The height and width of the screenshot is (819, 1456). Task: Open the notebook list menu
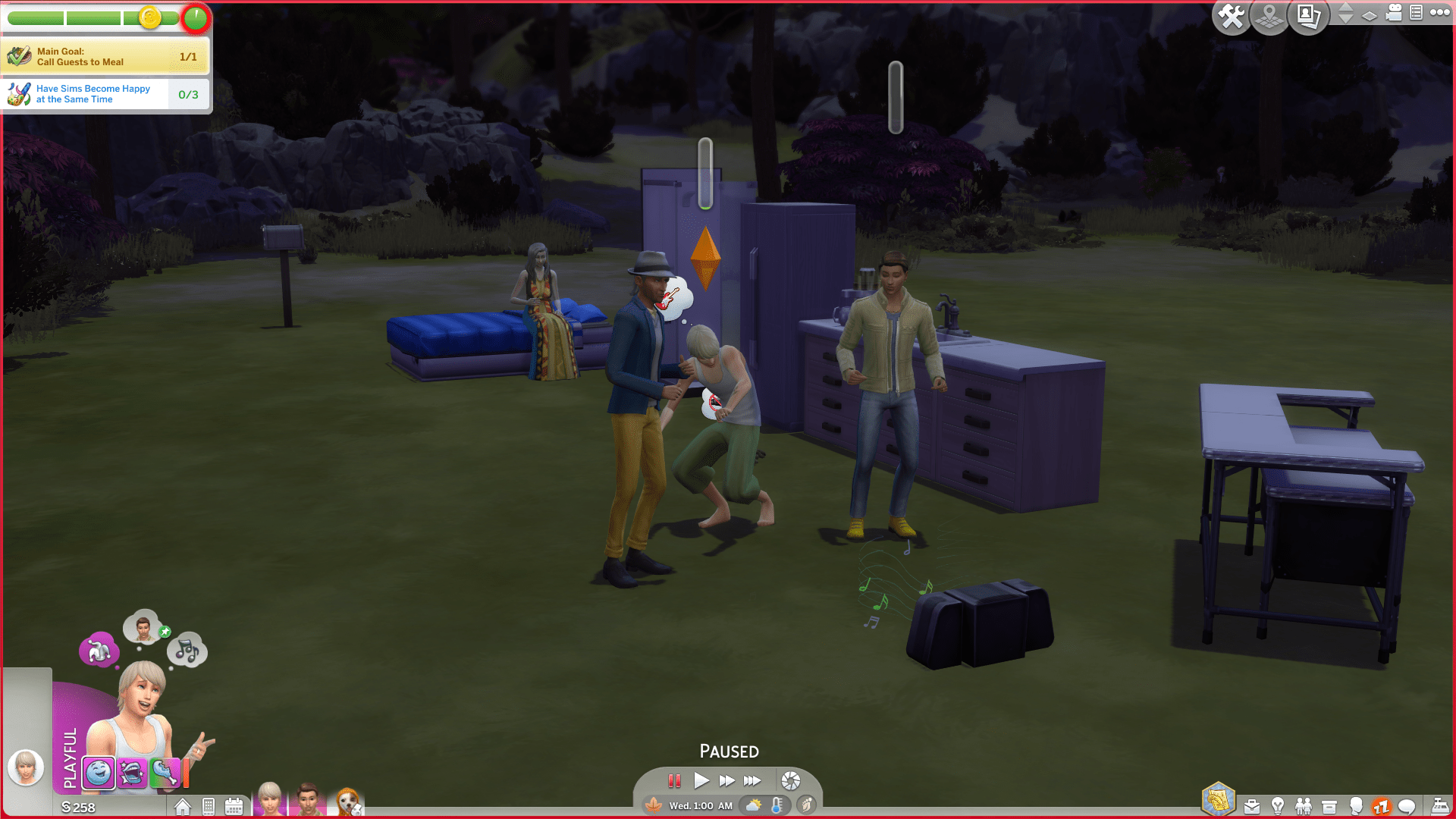click(x=1417, y=13)
